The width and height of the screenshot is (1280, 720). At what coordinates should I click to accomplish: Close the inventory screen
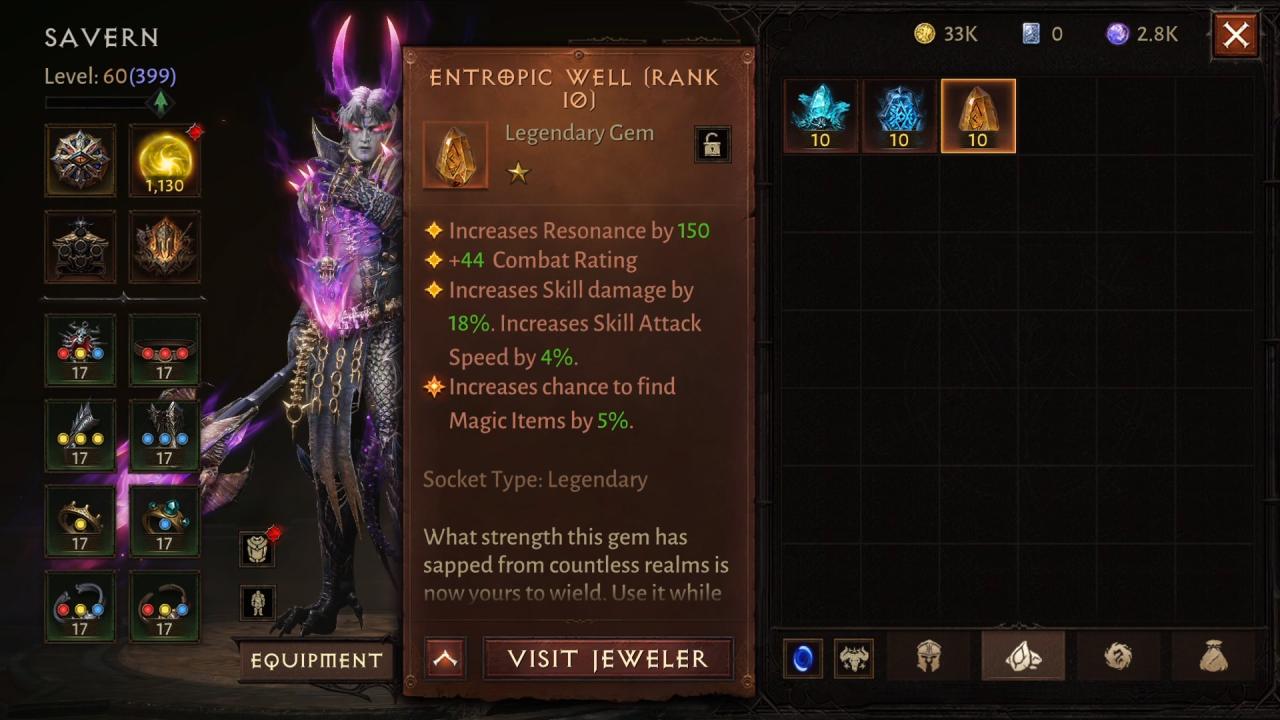1236,35
